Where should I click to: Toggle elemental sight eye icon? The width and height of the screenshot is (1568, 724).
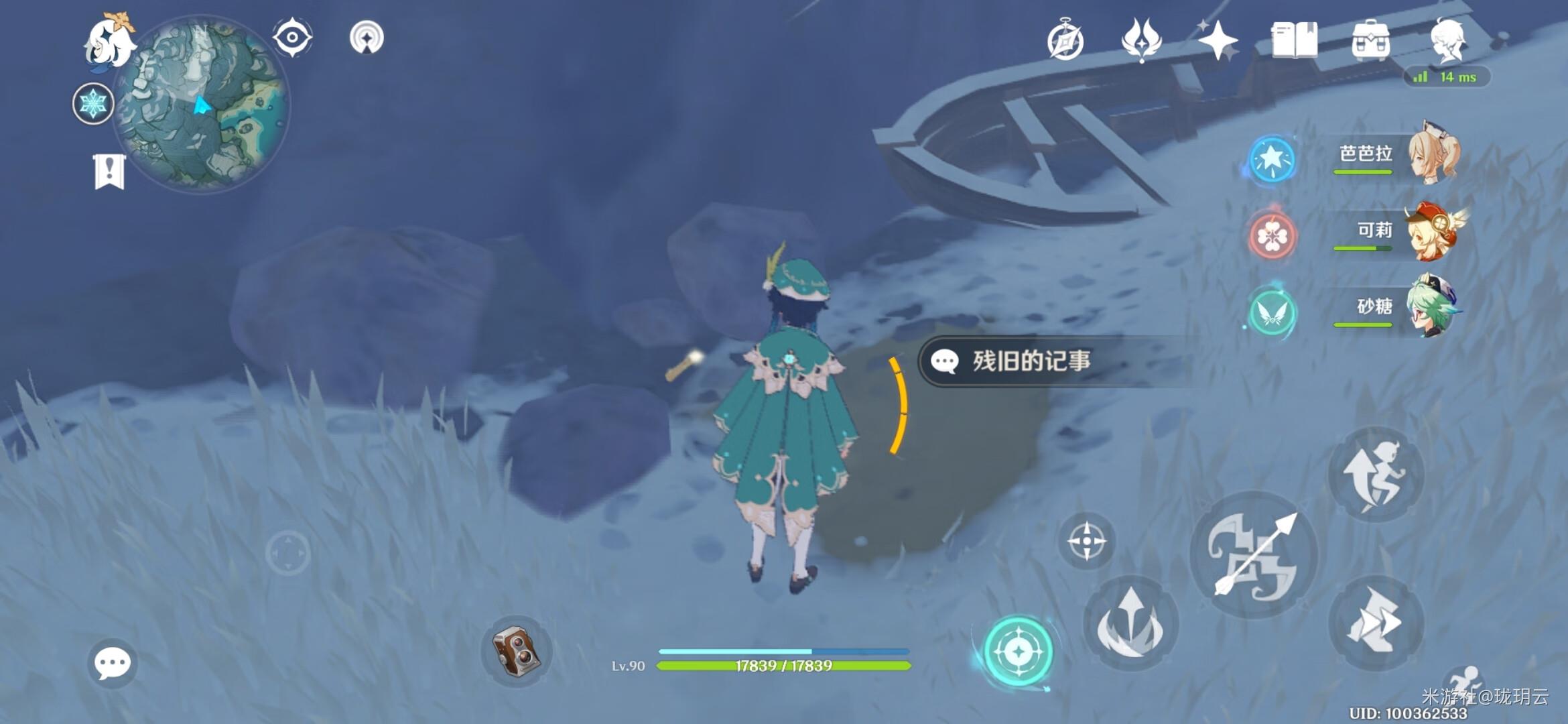tap(292, 37)
